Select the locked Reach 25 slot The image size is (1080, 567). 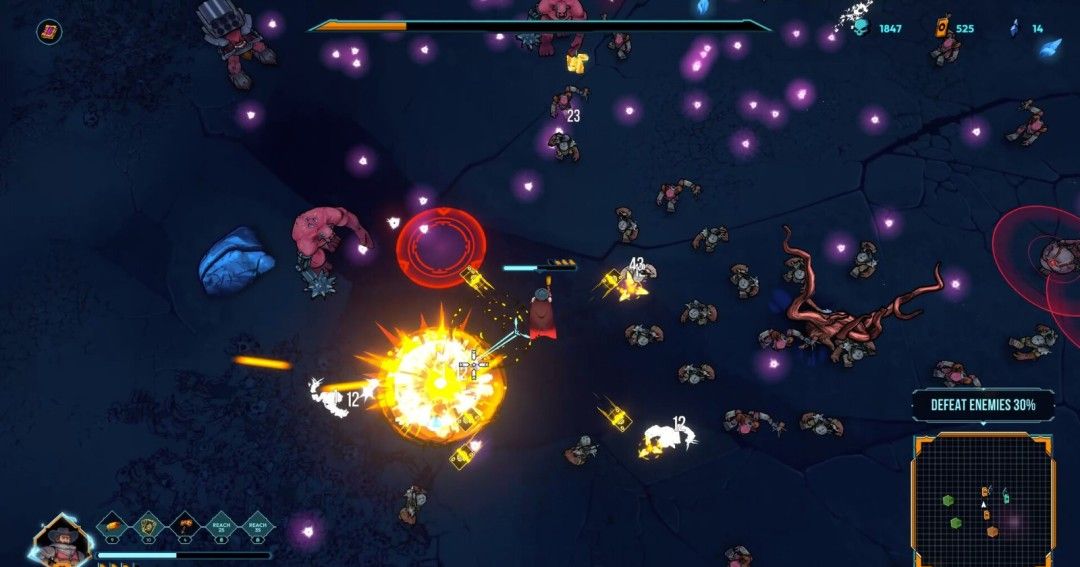[x=221, y=525]
